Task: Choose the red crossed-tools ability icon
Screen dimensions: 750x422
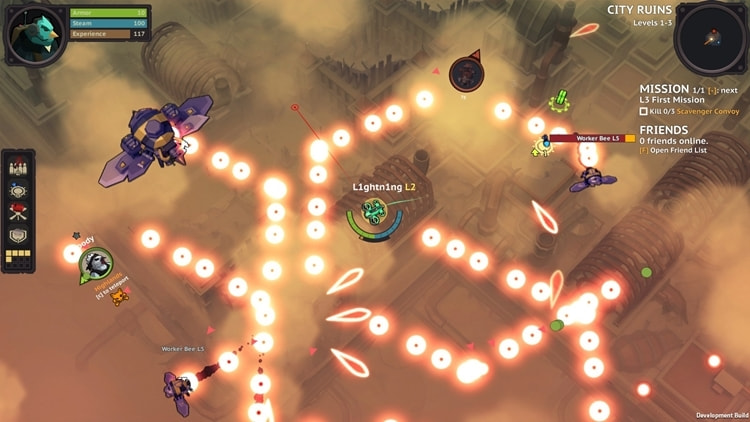Action: point(18,212)
